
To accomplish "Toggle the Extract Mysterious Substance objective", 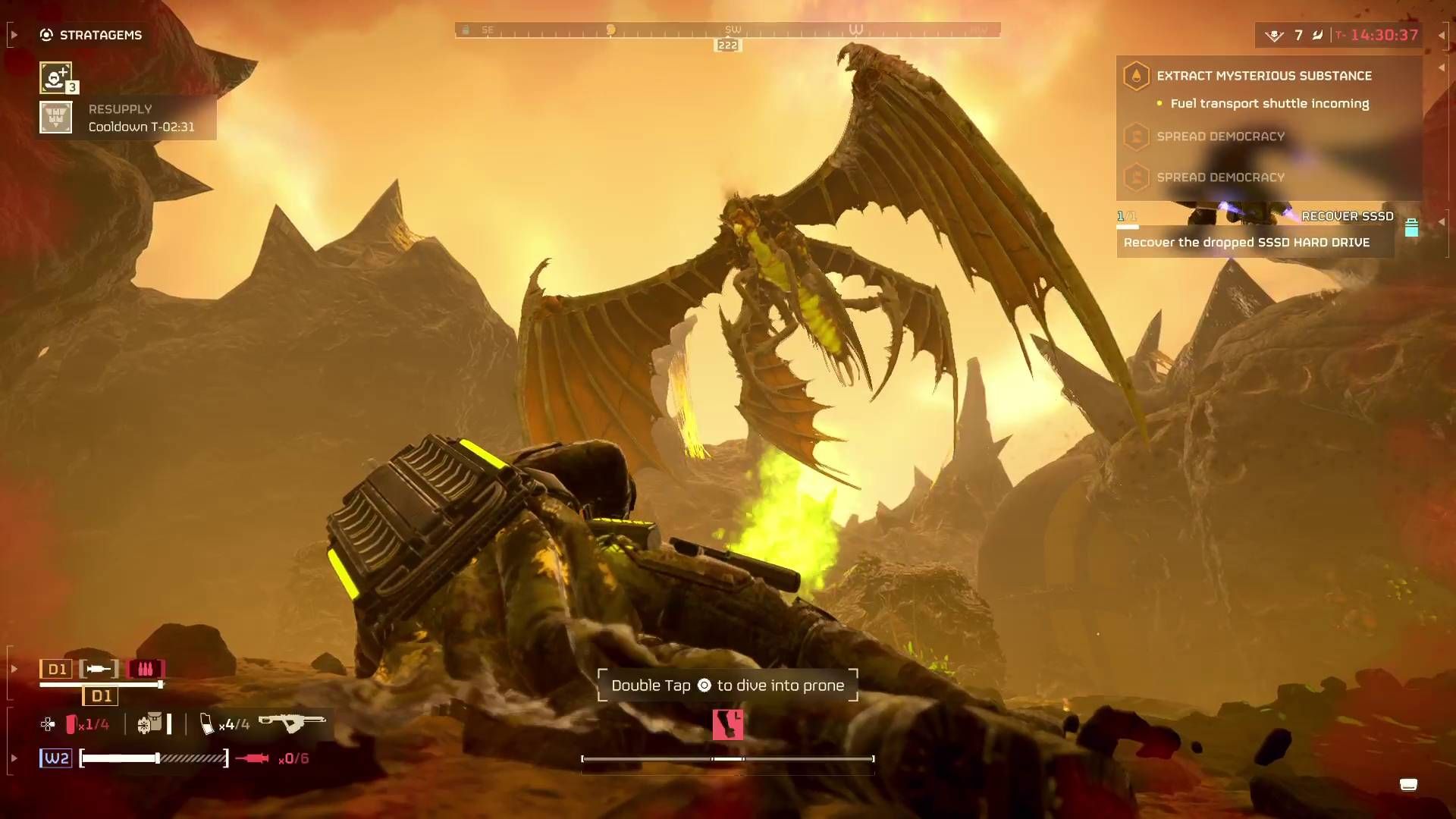I will coord(1265,76).
